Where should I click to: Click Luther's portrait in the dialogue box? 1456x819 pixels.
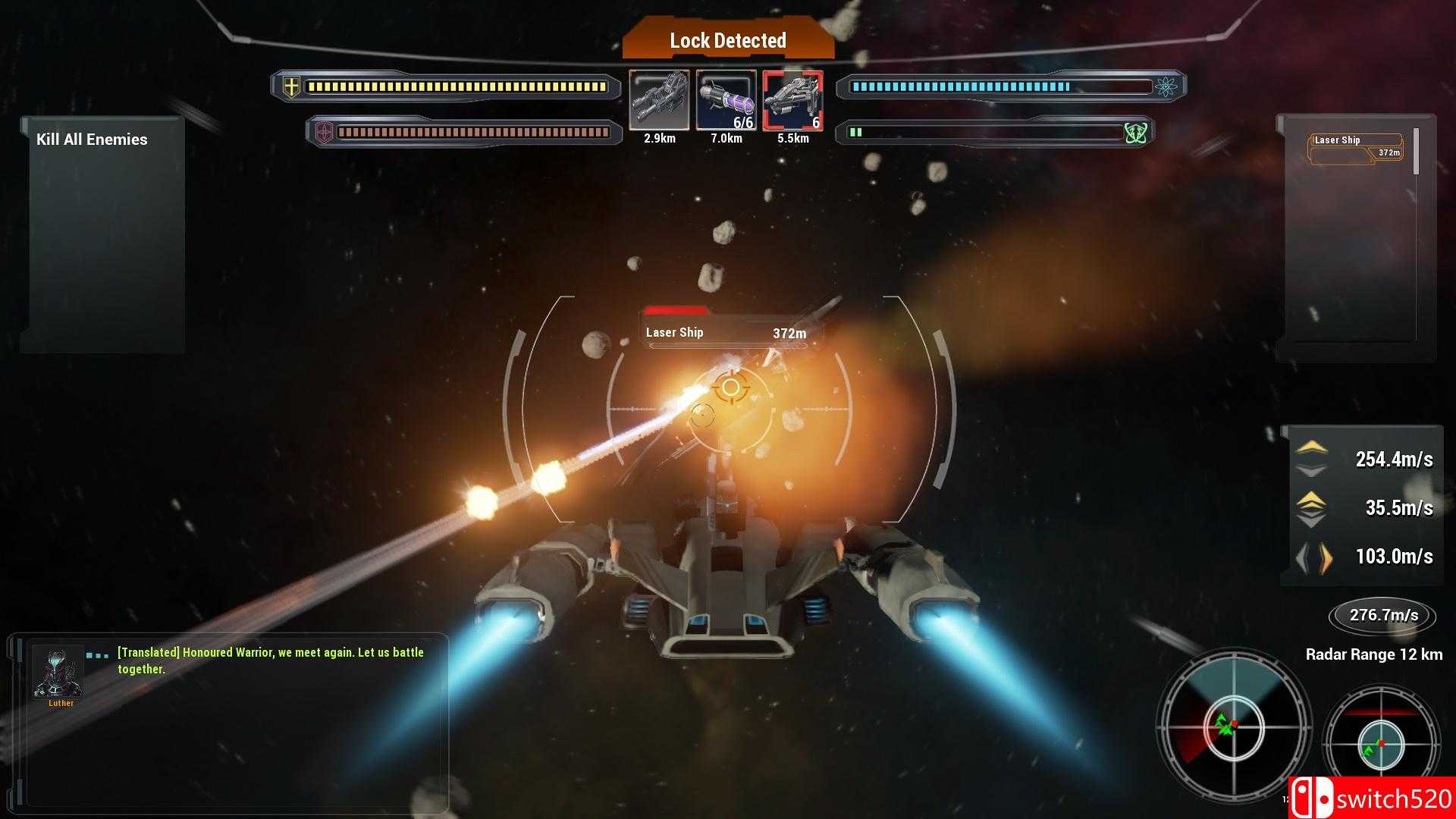coord(58,673)
